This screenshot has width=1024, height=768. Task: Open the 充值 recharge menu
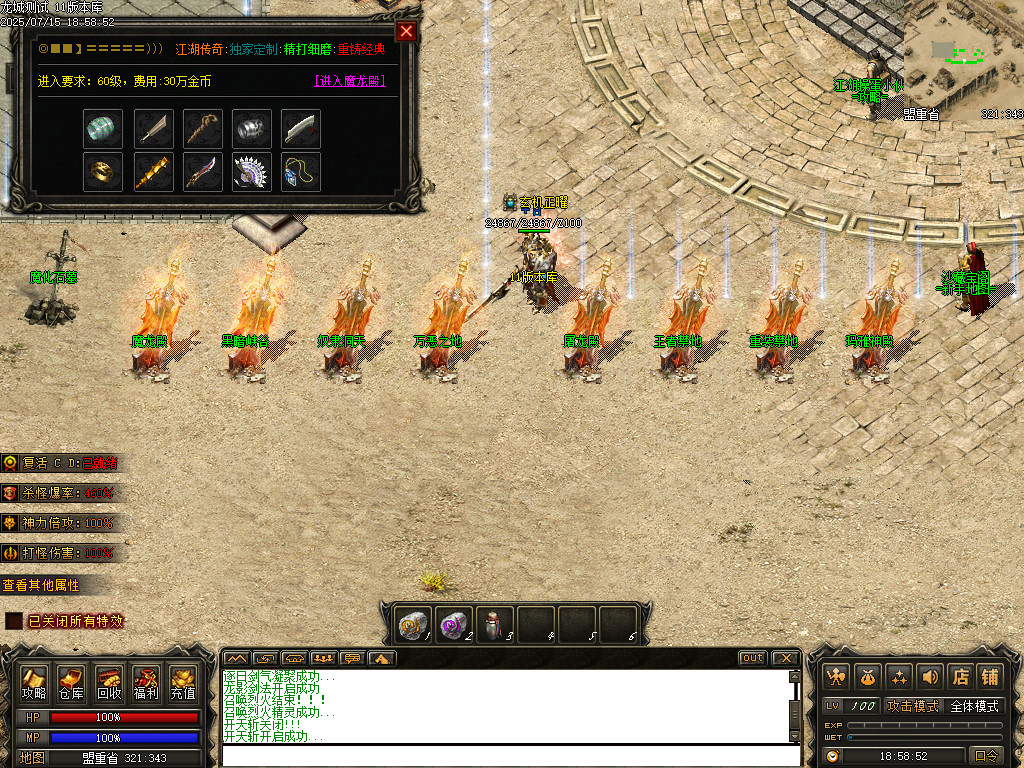pyautogui.click(x=183, y=682)
